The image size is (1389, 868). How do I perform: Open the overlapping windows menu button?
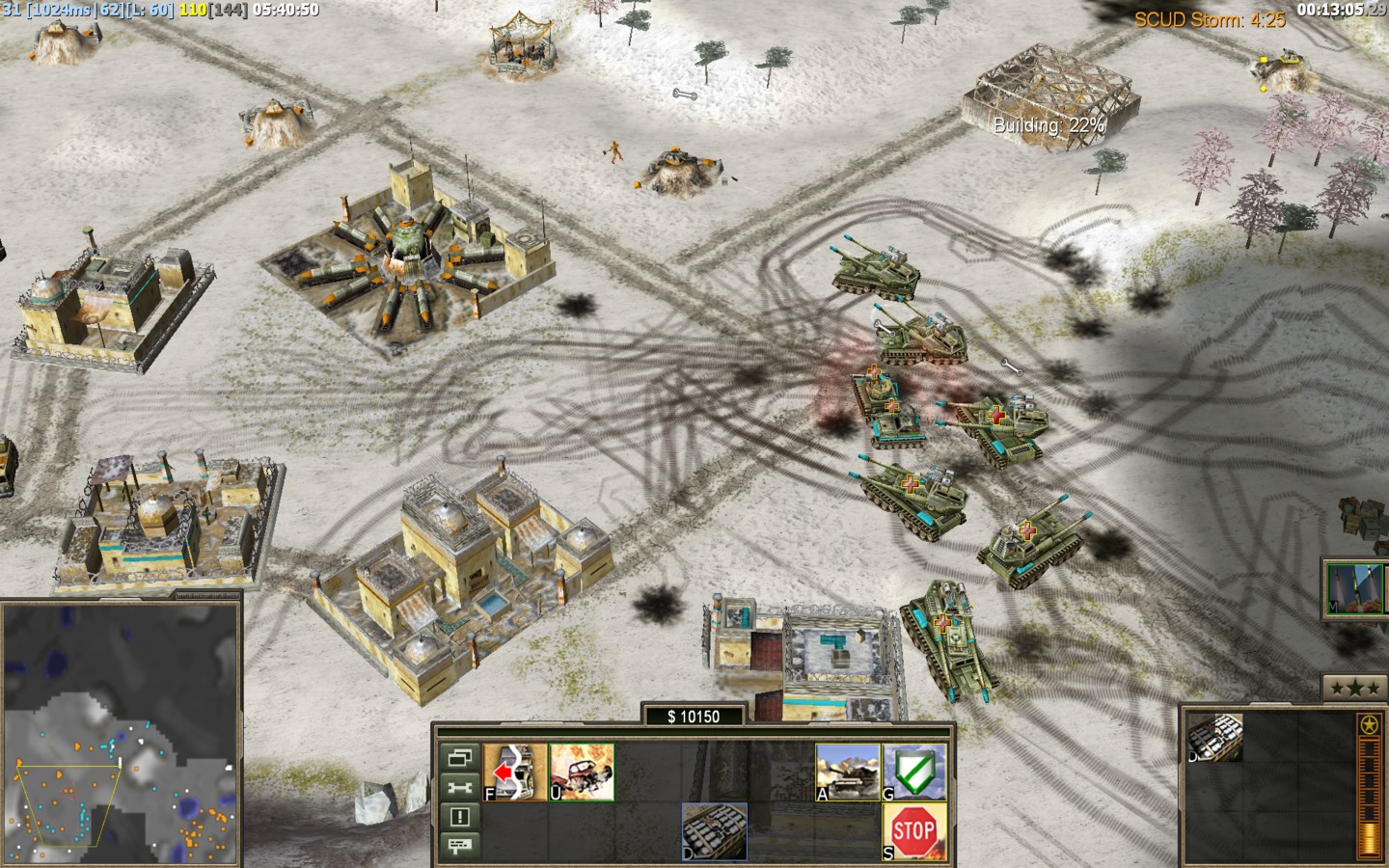click(x=459, y=758)
